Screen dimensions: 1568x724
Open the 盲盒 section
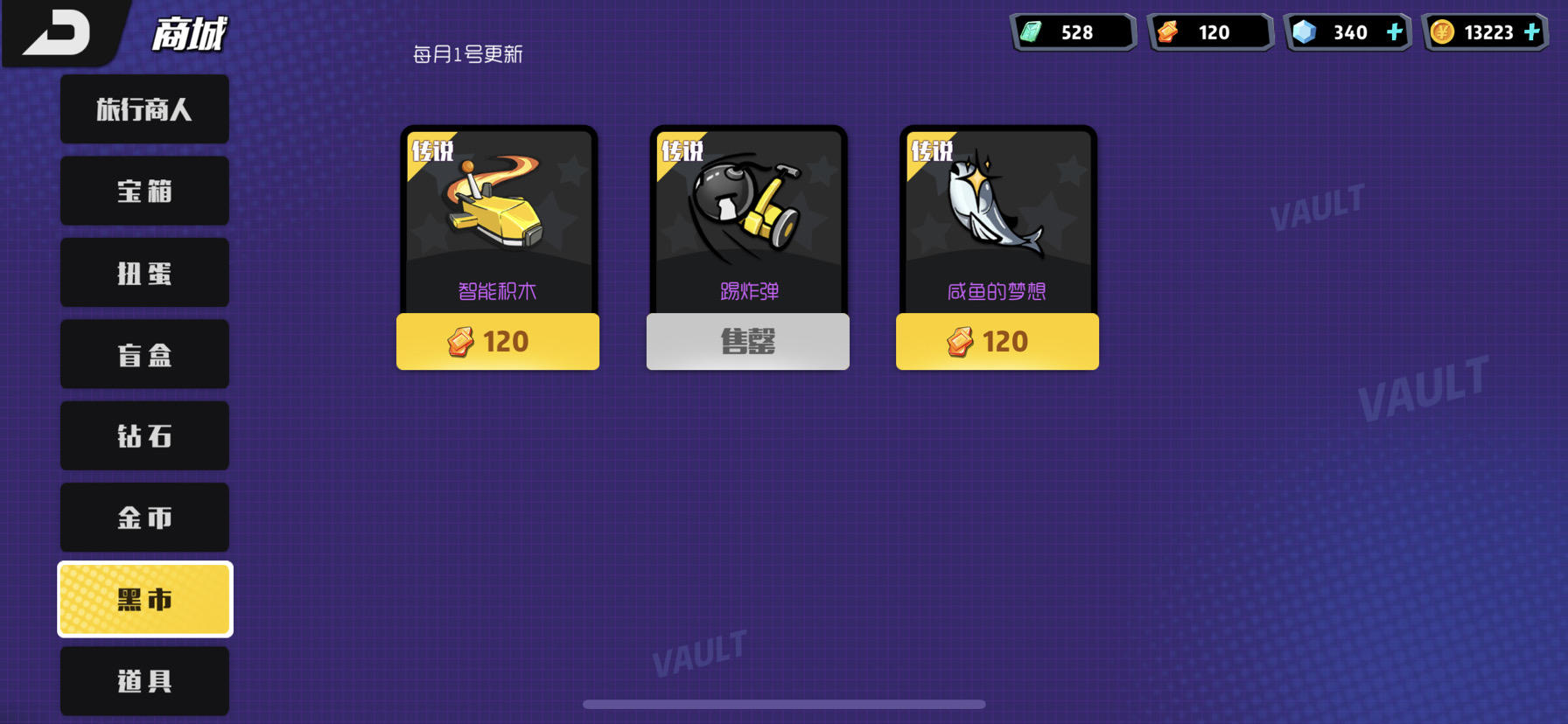tap(144, 354)
